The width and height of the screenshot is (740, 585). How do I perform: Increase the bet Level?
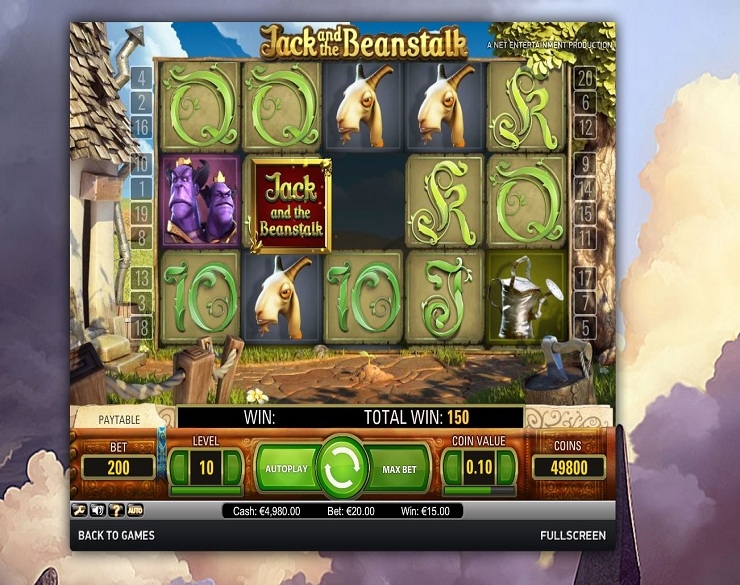pos(233,467)
